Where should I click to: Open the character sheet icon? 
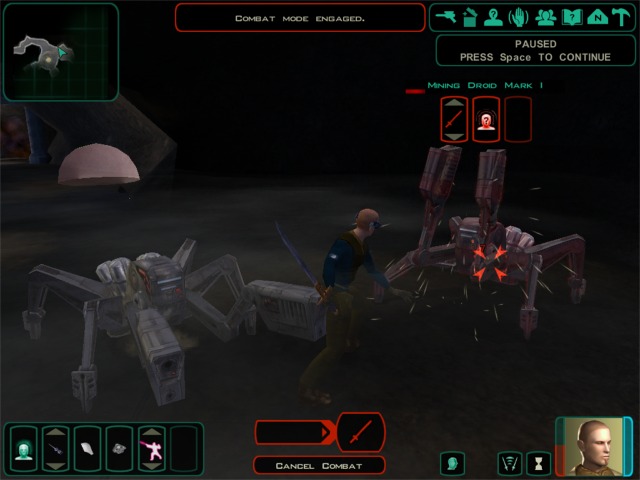[x=492, y=17]
